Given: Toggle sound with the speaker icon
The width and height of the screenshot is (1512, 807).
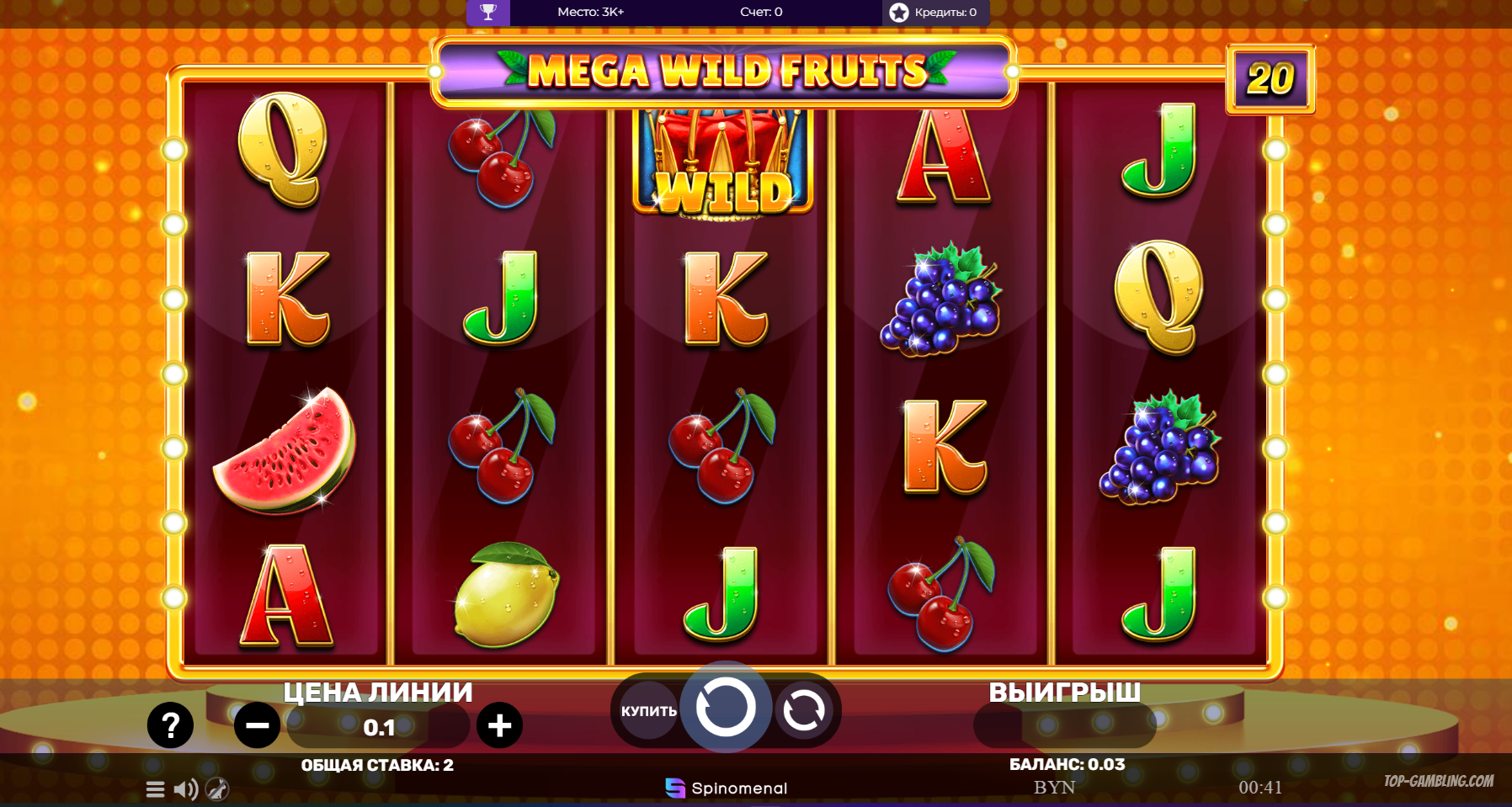Looking at the screenshot, I should coord(185,789).
